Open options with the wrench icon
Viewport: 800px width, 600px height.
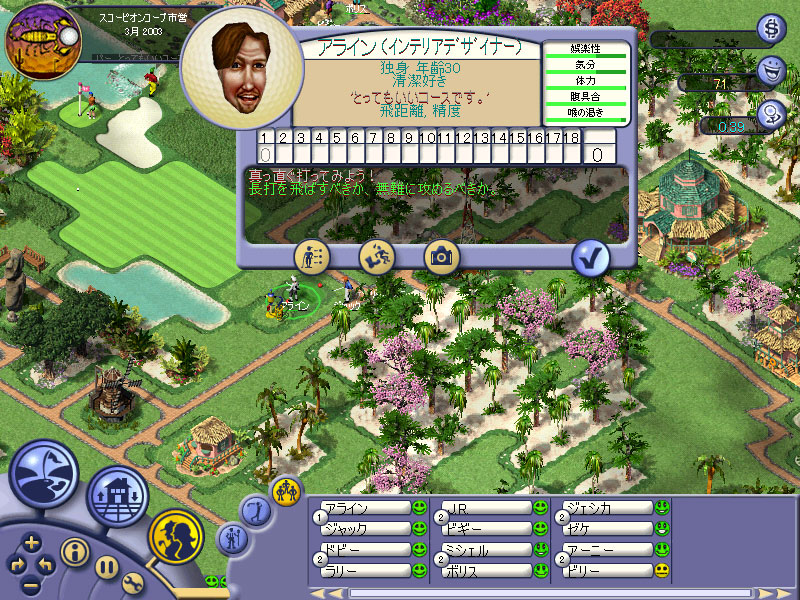tap(133, 583)
